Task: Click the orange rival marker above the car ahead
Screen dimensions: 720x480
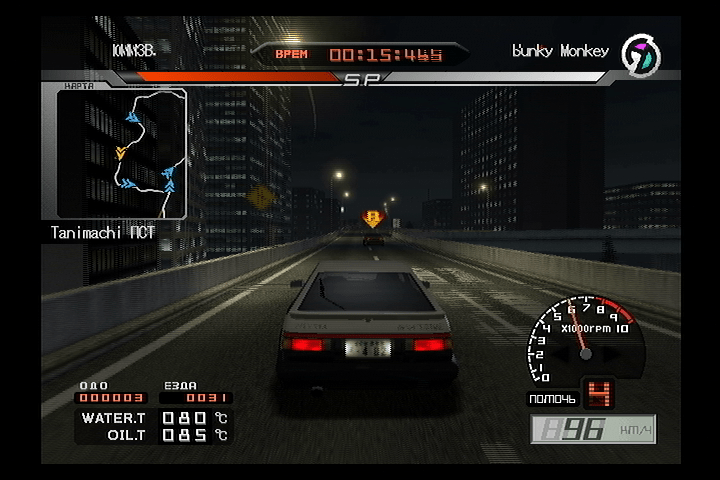Action: pyautogui.click(x=373, y=218)
